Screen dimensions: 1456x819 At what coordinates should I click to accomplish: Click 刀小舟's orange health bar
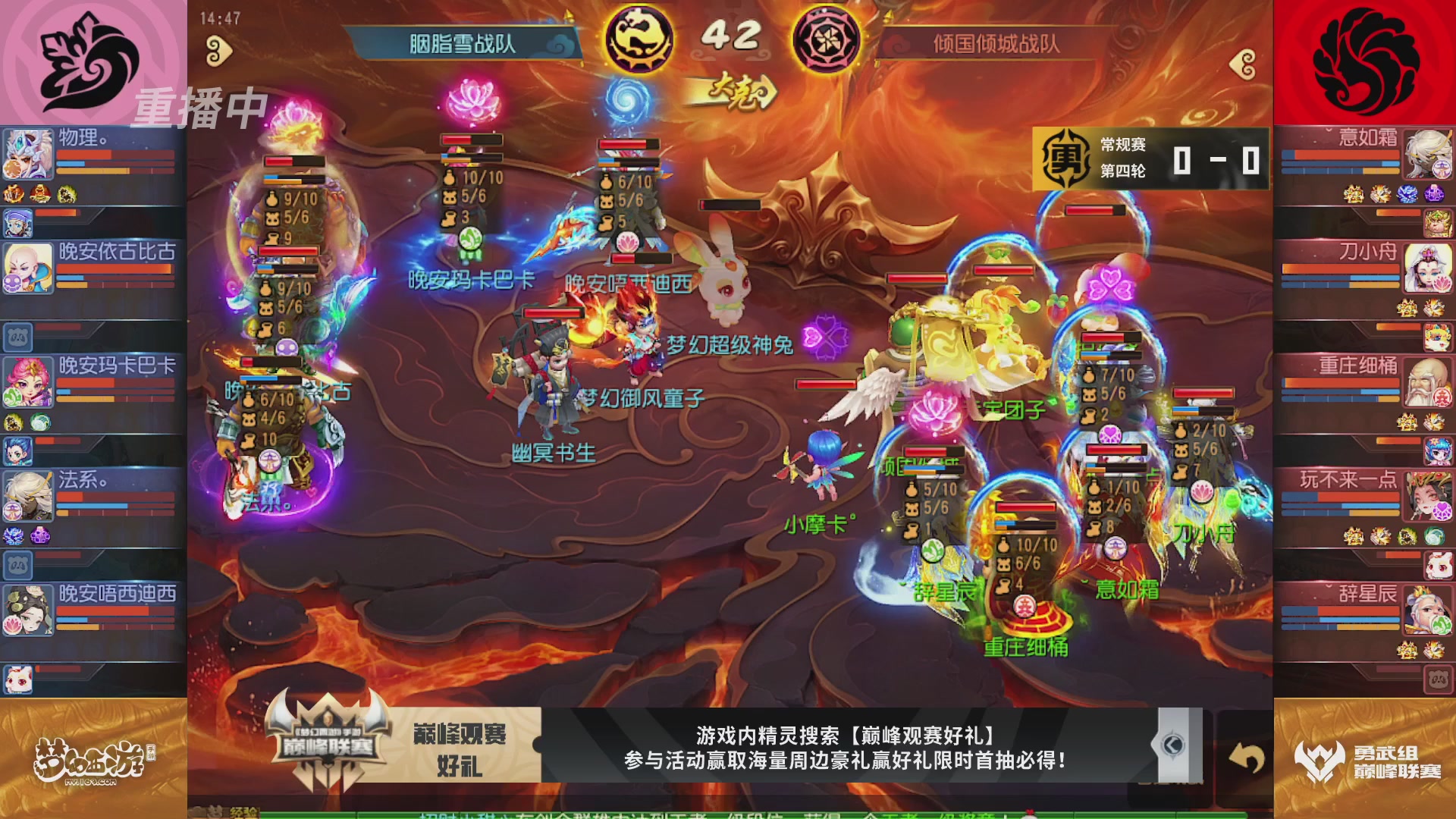coord(1340,269)
